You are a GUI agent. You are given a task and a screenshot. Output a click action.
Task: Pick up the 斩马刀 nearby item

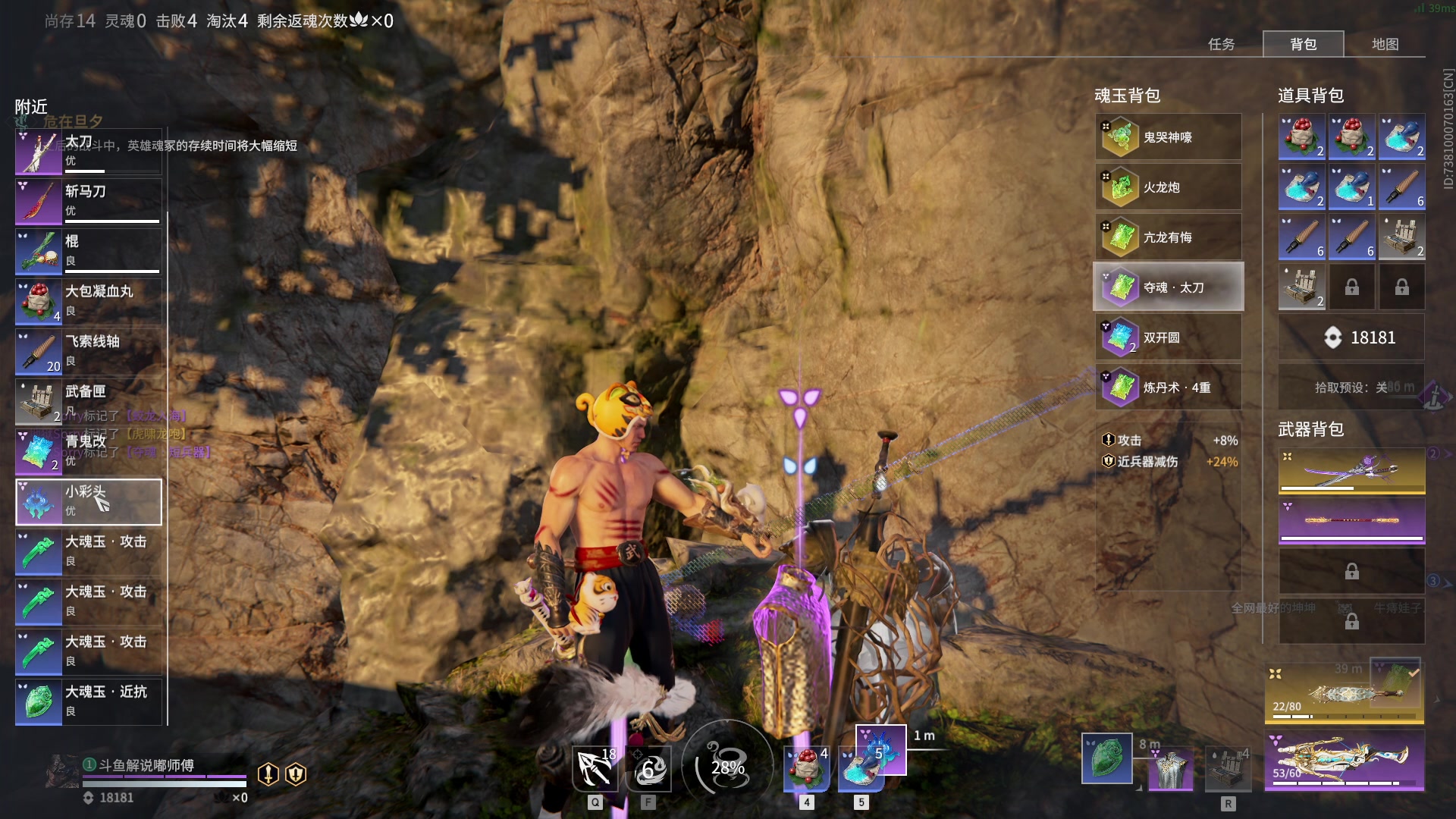(89, 202)
